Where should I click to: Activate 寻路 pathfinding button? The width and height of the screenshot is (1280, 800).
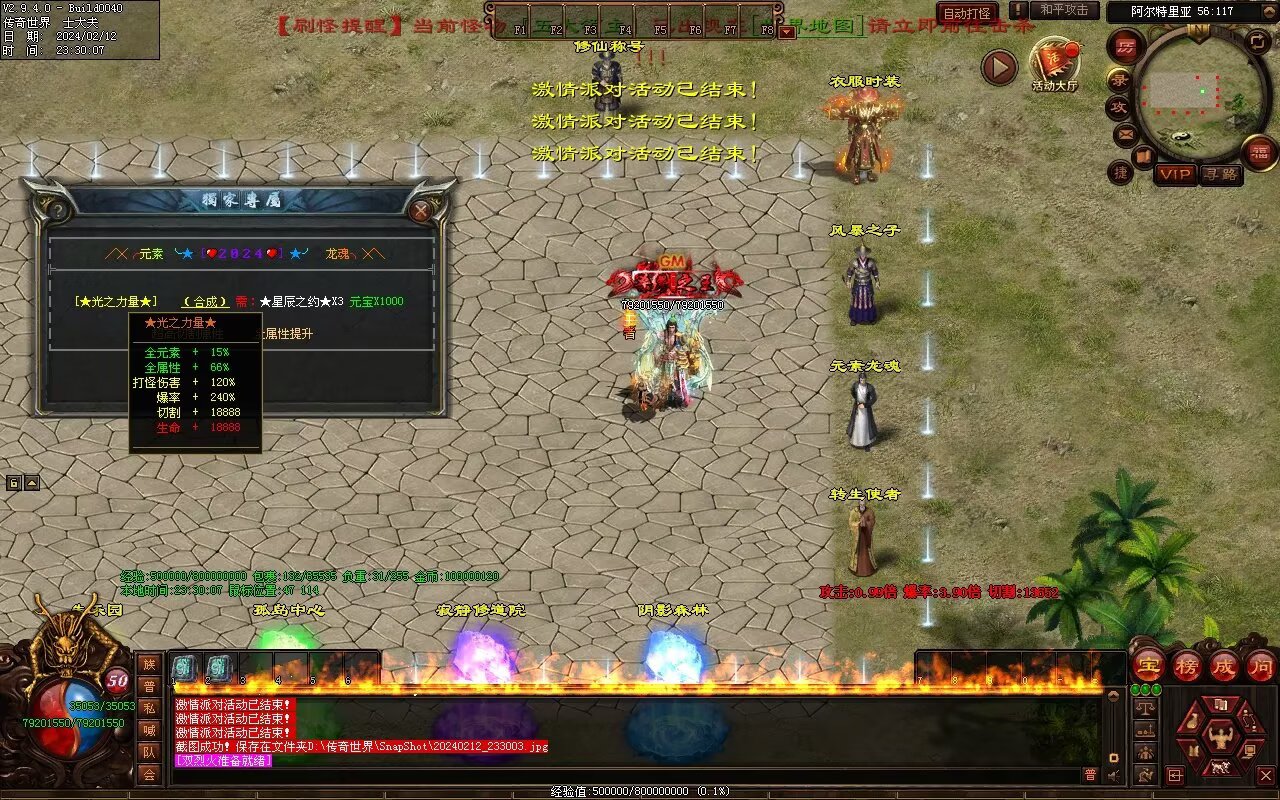(1220, 174)
